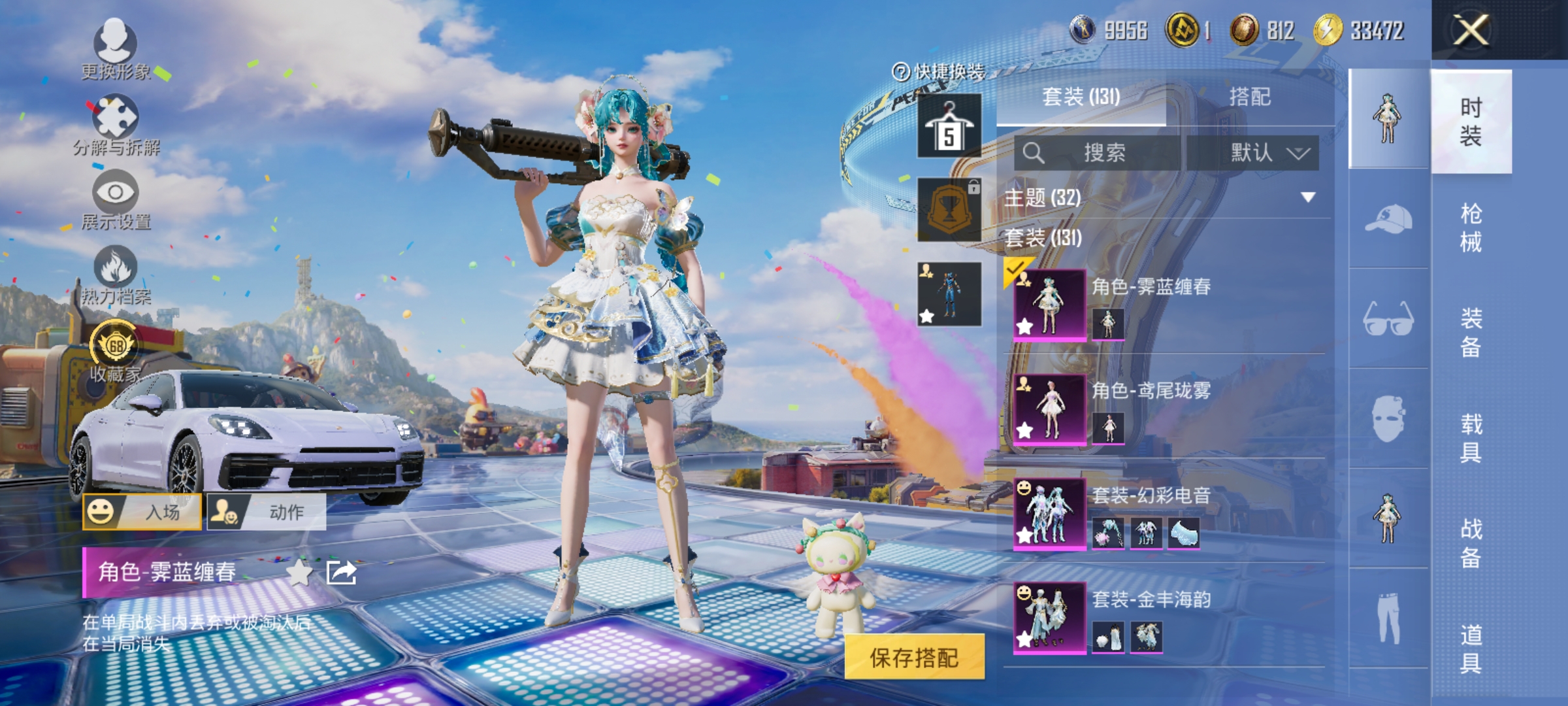Viewport: 1568px width, 706px height.
Task: Switch to the 搭配 tab
Action: [1250, 98]
